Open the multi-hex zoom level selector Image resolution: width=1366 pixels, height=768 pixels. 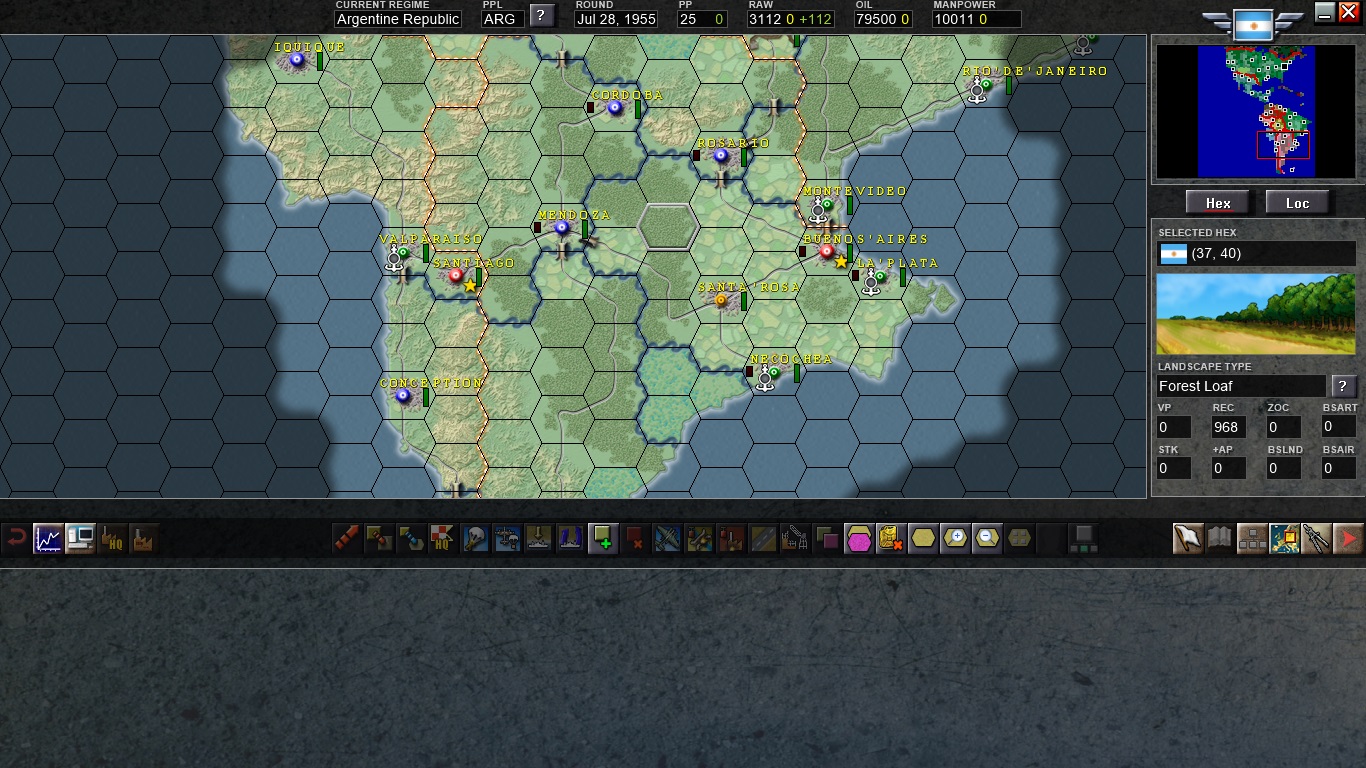[1019, 538]
